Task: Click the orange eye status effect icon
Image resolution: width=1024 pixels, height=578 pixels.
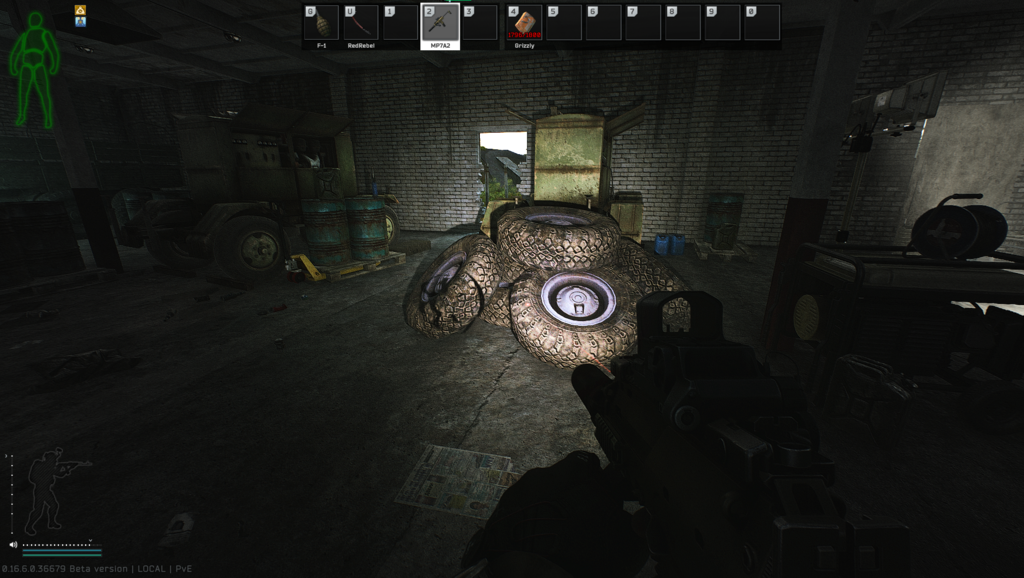Action: pos(80,10)
